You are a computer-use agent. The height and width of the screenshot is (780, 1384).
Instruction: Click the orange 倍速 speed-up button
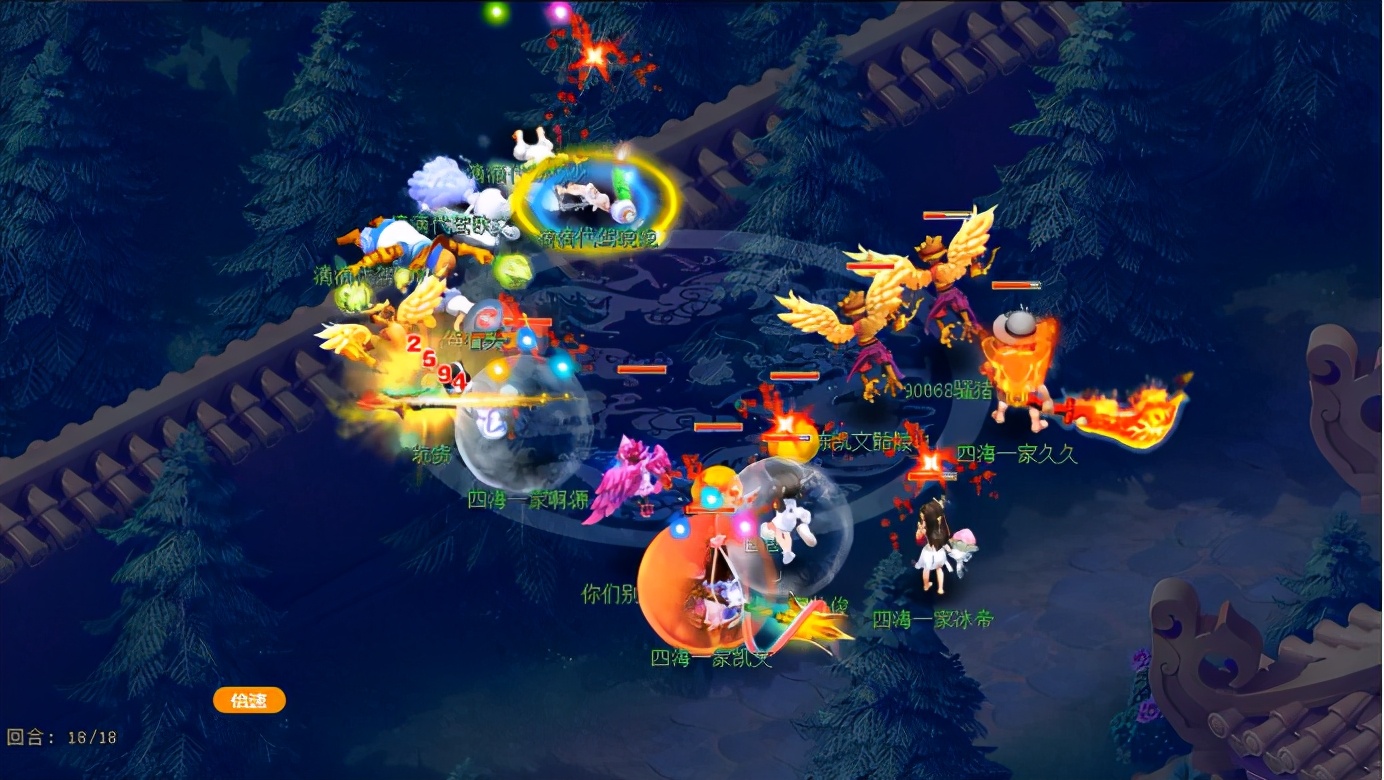(x=249, y=700)
